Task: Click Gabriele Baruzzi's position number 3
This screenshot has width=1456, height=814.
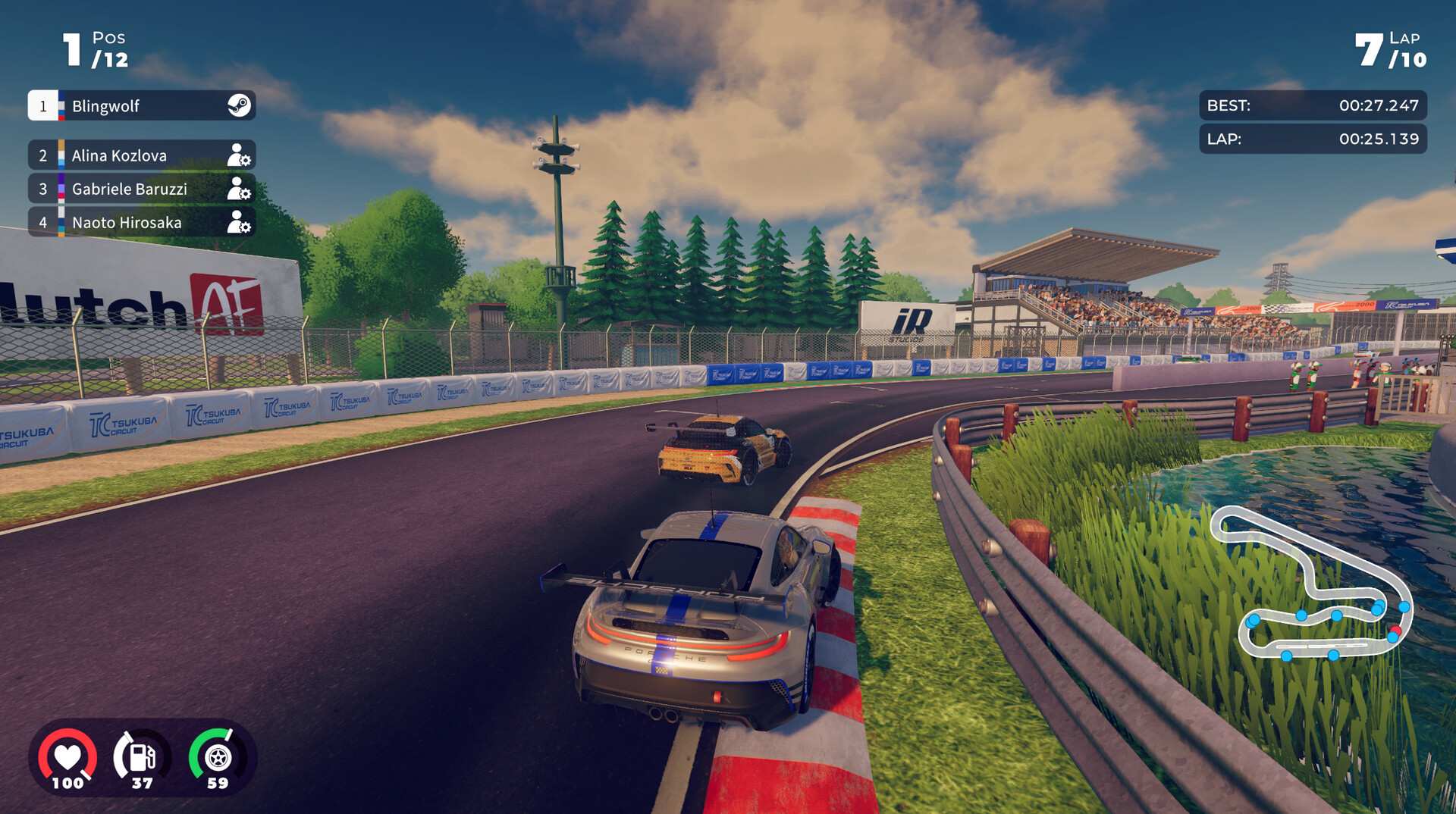Action: click(43, 189)
